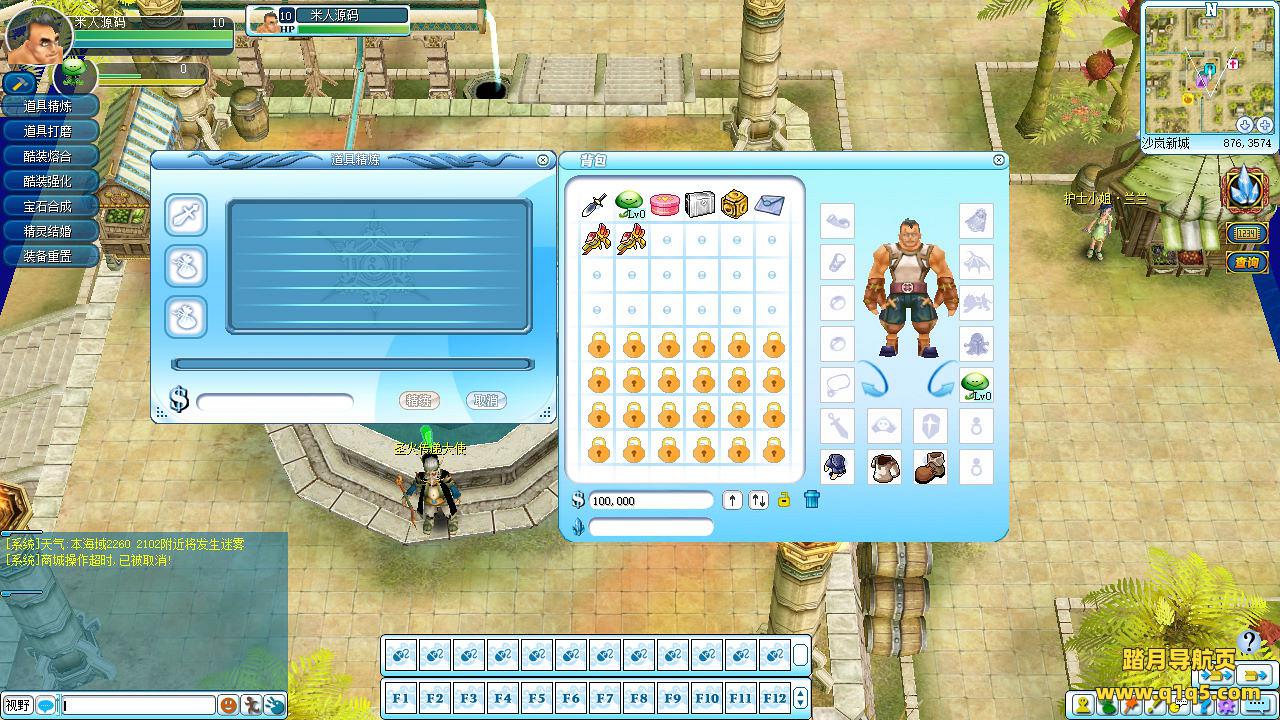Image resolution: width=1280 pixels, height=720 pixels.
Task: Select the equipped brown boots slot
Action: 929,467
